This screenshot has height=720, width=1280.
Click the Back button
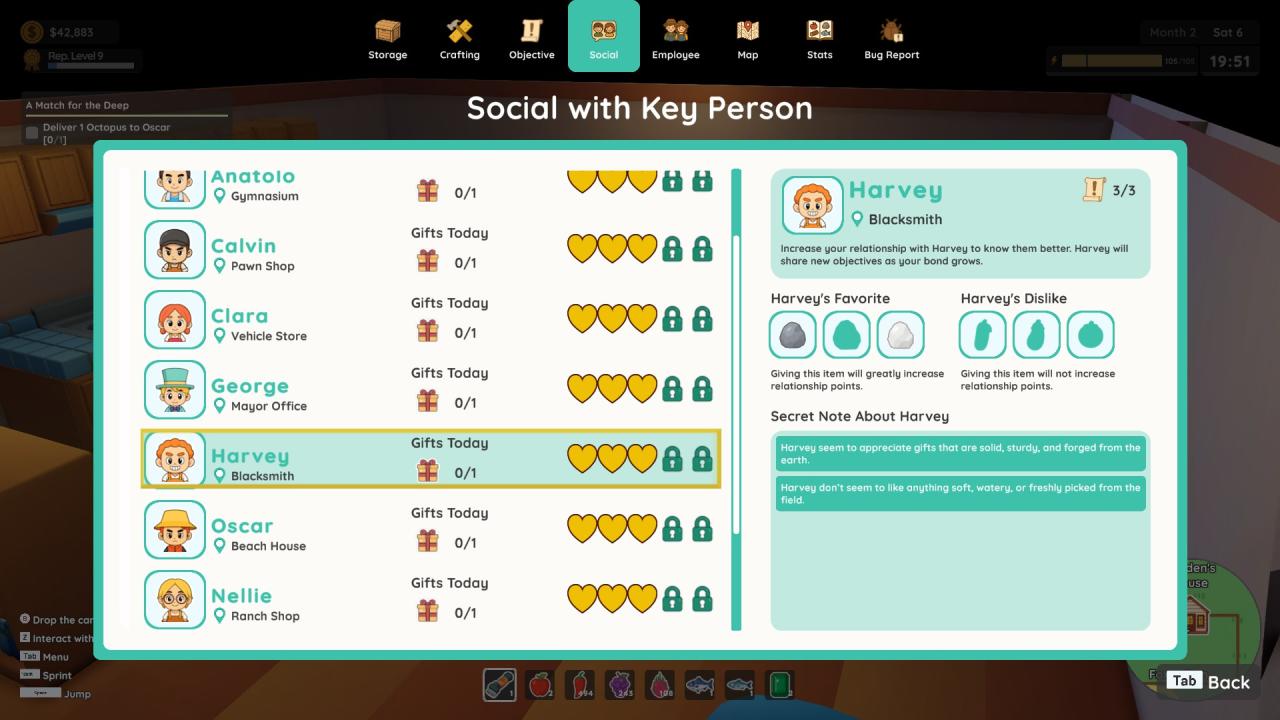1208,682
